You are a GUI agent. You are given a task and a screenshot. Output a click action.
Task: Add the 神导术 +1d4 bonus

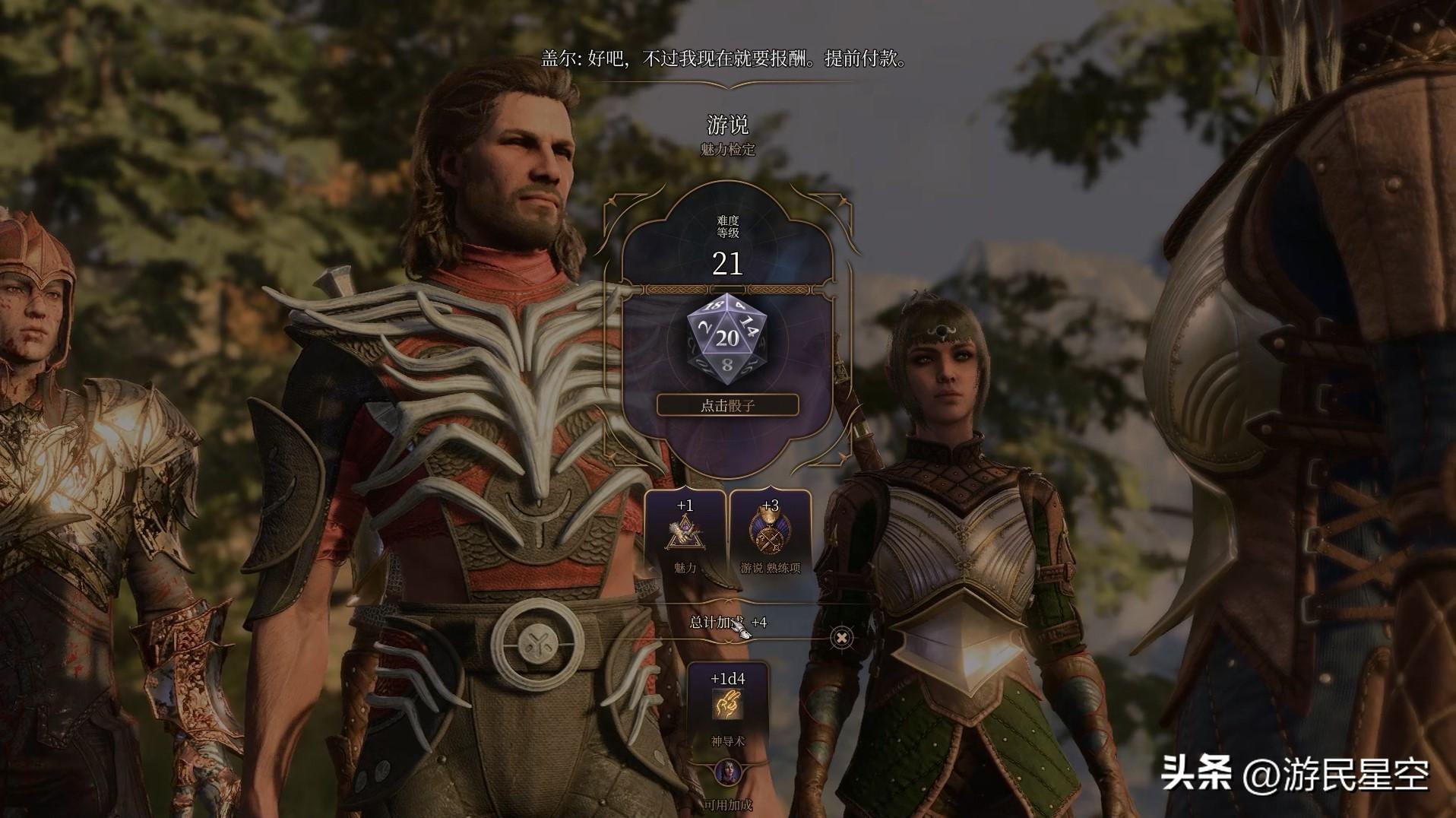[727, 705]
